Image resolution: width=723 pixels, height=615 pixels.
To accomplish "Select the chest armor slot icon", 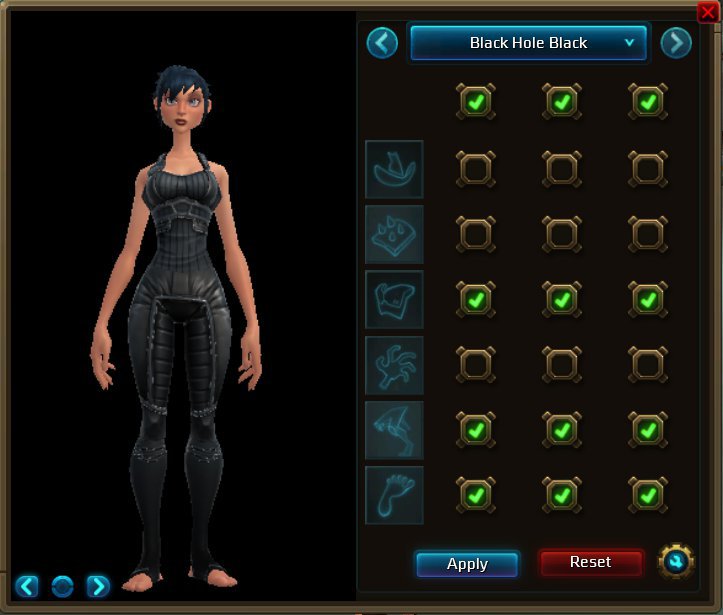I will tap(394, 299).
